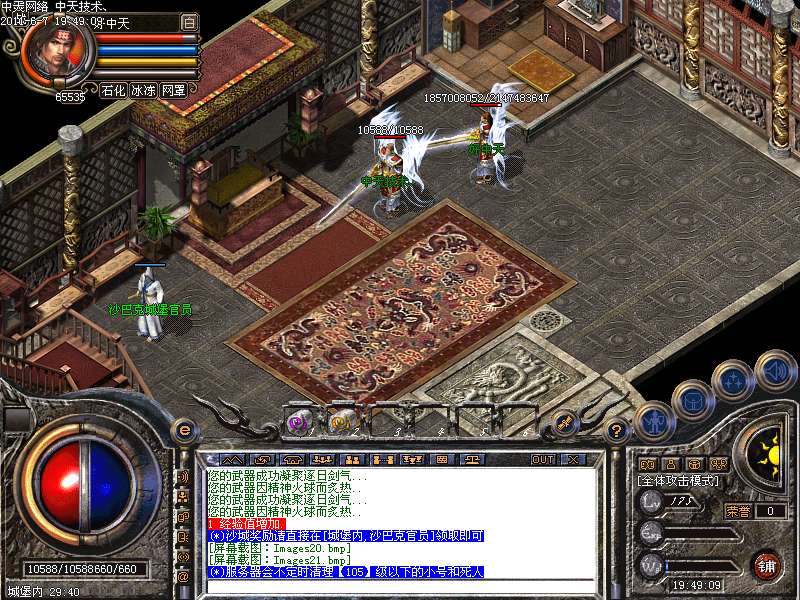Viewport: 800px width, 600px height.
Task: Switch the 全体攻击模式 attack mode label
Action: click(x=679, y=481)
